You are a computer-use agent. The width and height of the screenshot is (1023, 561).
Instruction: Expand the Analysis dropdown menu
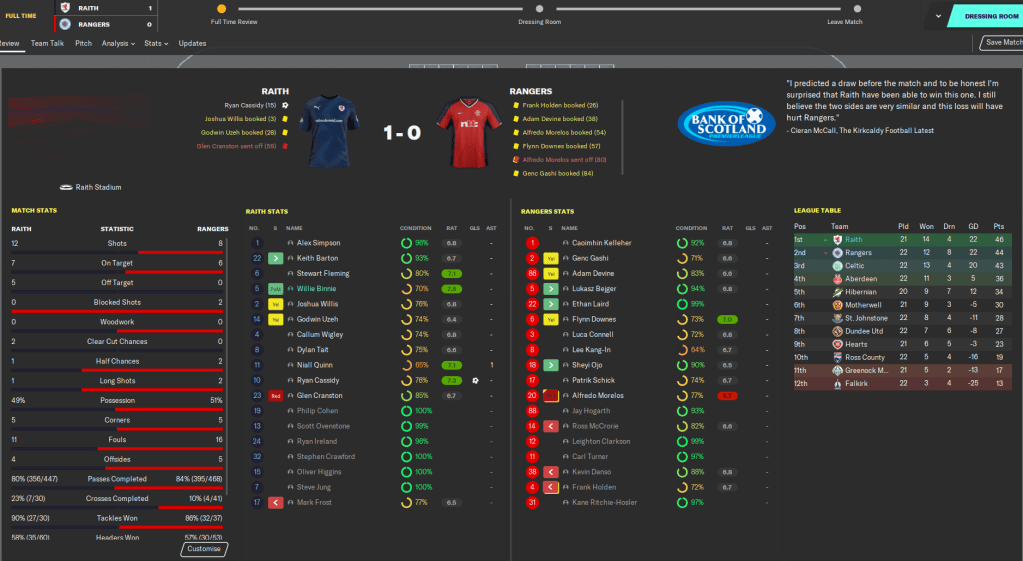(118, 43)
